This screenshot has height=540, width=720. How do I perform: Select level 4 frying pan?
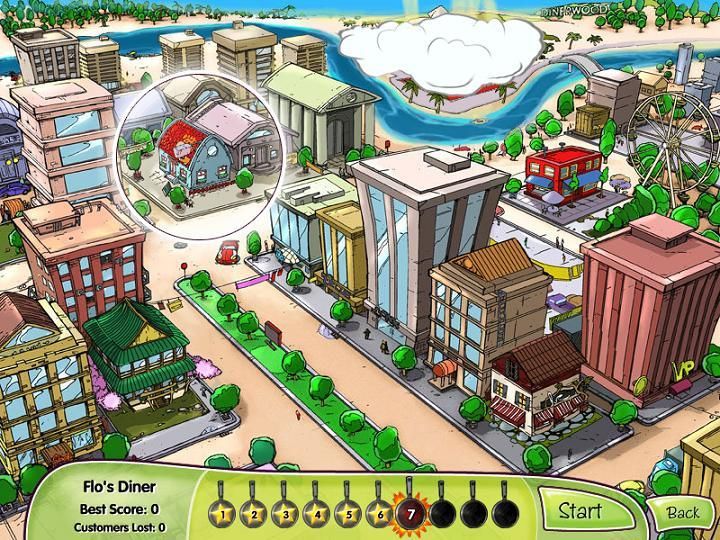pyautogui.click(x=317, y=514)
